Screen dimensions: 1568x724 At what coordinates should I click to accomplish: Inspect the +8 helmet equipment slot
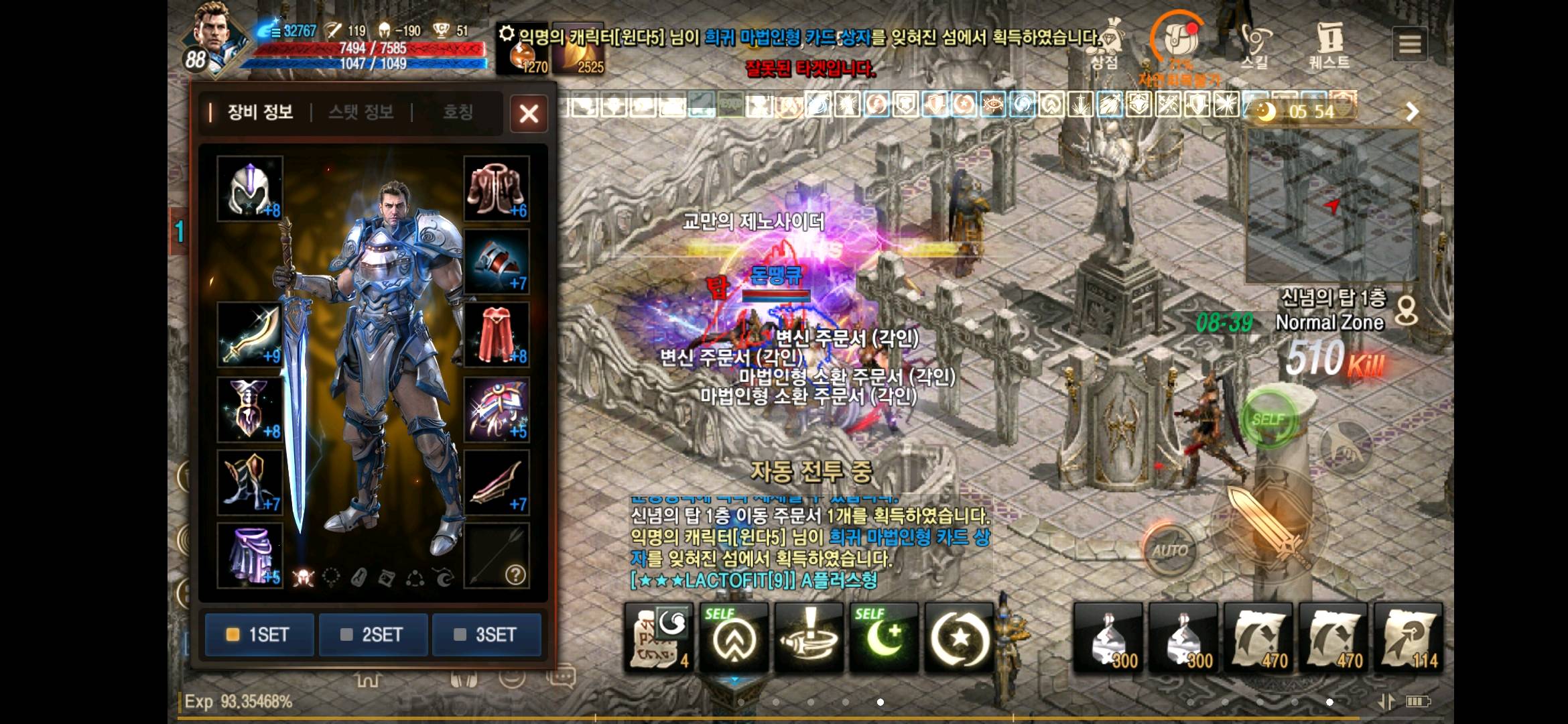point(250,189)
